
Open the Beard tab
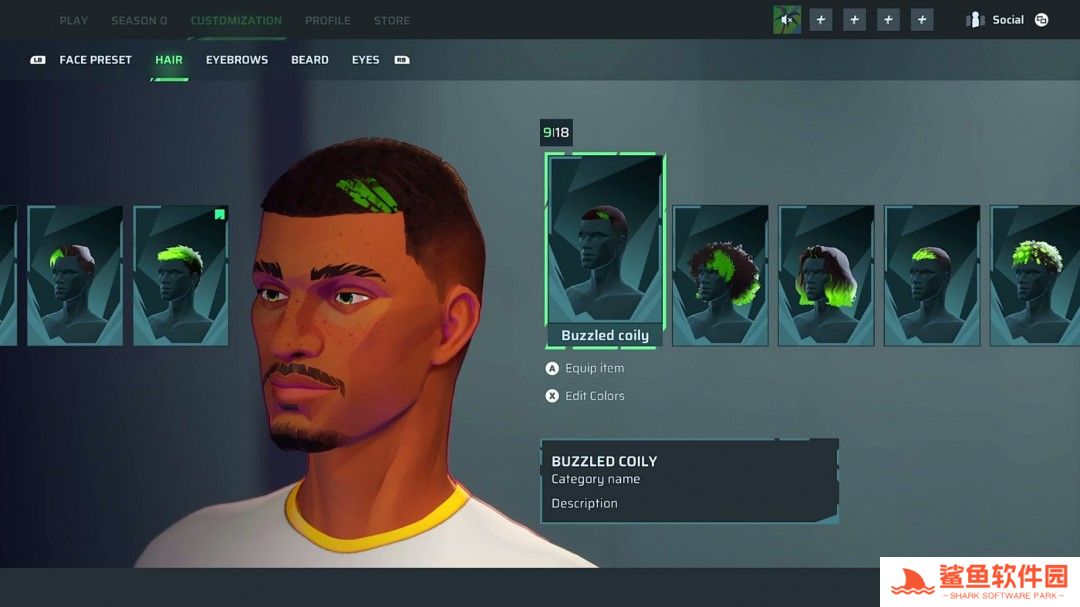coord(310,60)
